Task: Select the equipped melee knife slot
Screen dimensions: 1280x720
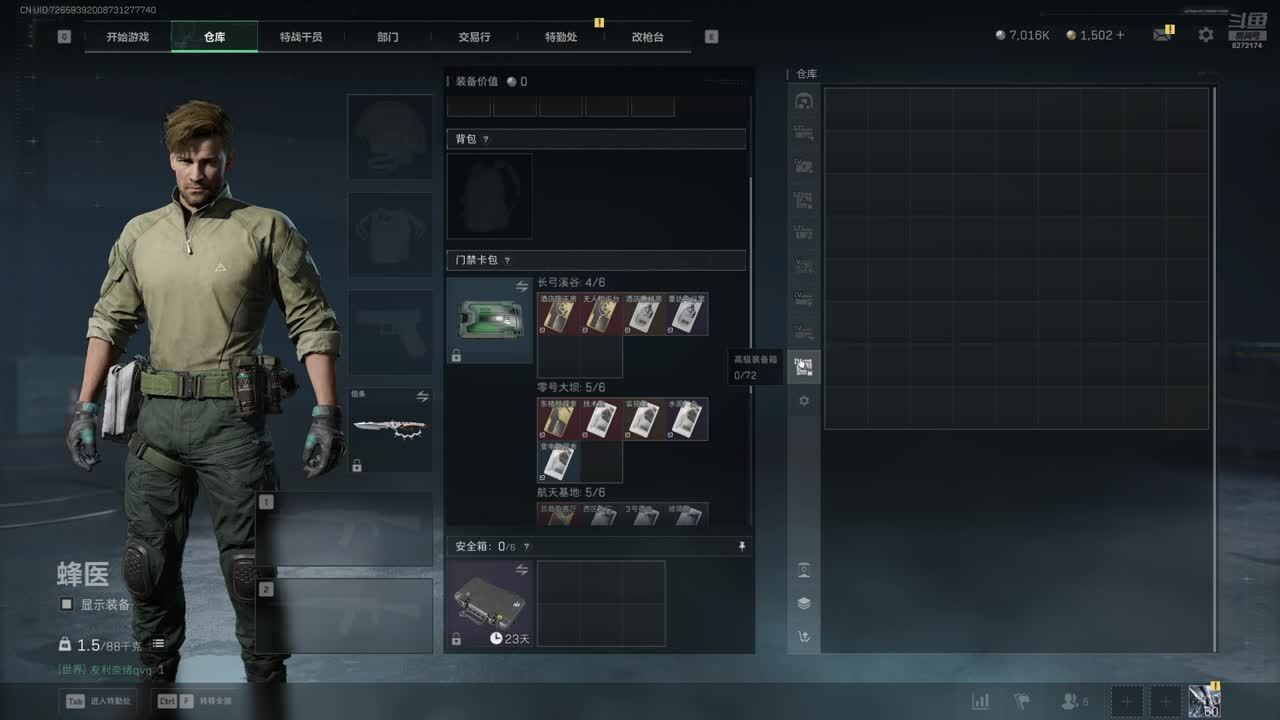Action: click(390, 429)
